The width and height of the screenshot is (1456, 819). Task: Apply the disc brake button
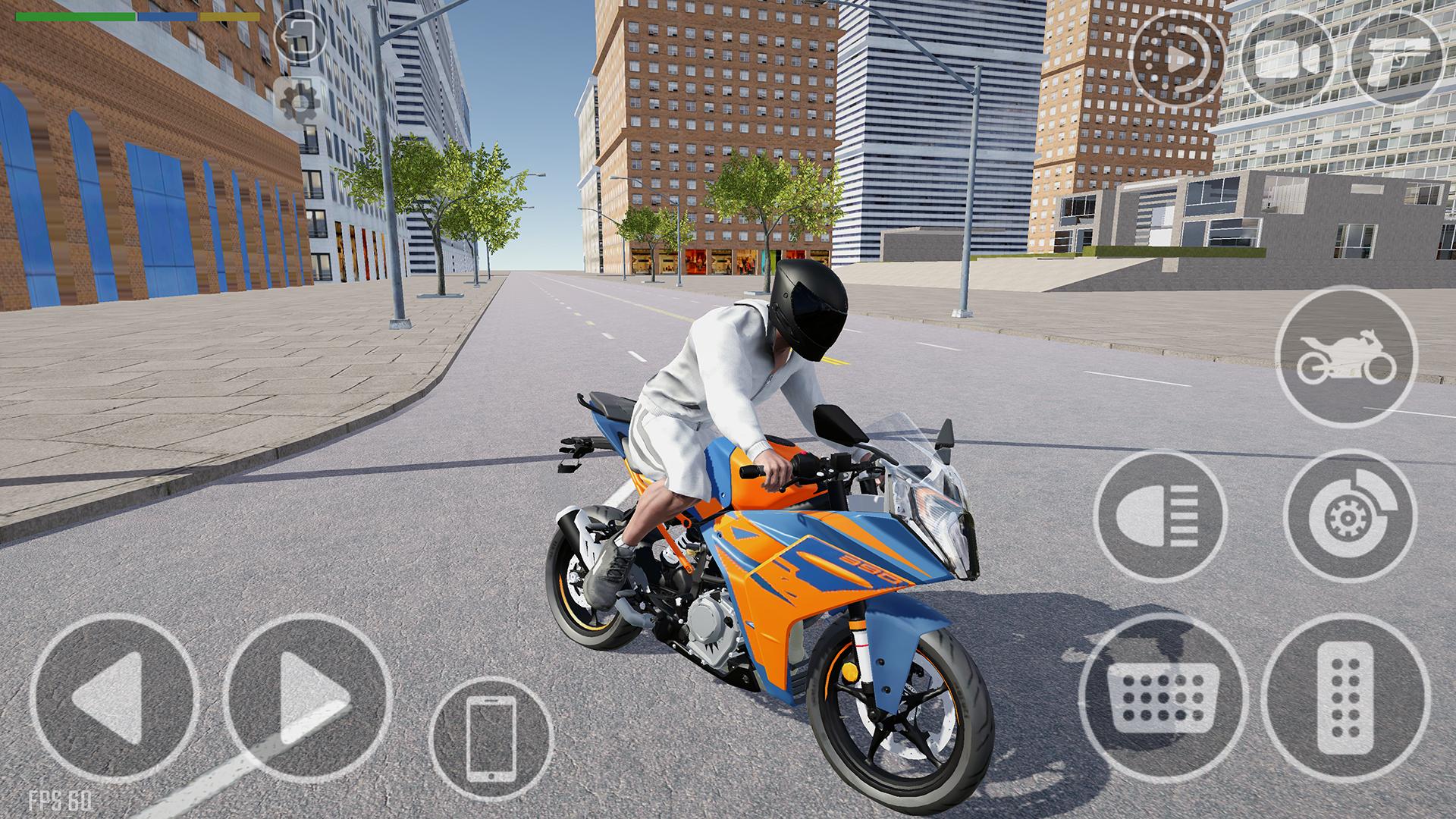(1351, 515)
